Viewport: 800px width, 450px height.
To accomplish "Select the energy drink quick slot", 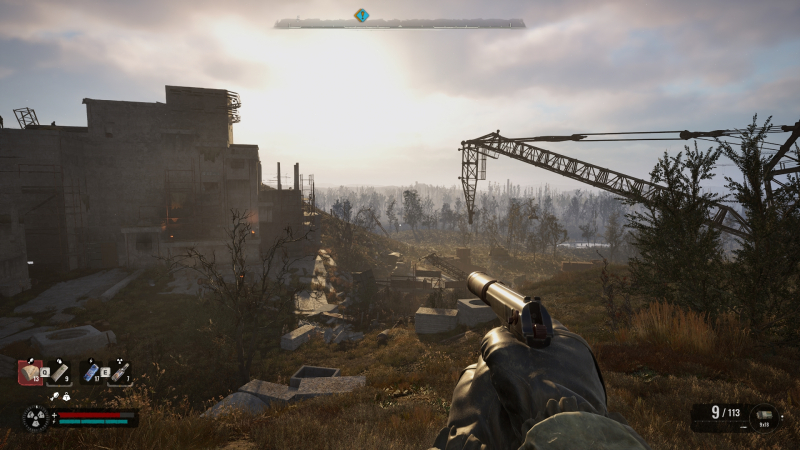I will (91, 372).
